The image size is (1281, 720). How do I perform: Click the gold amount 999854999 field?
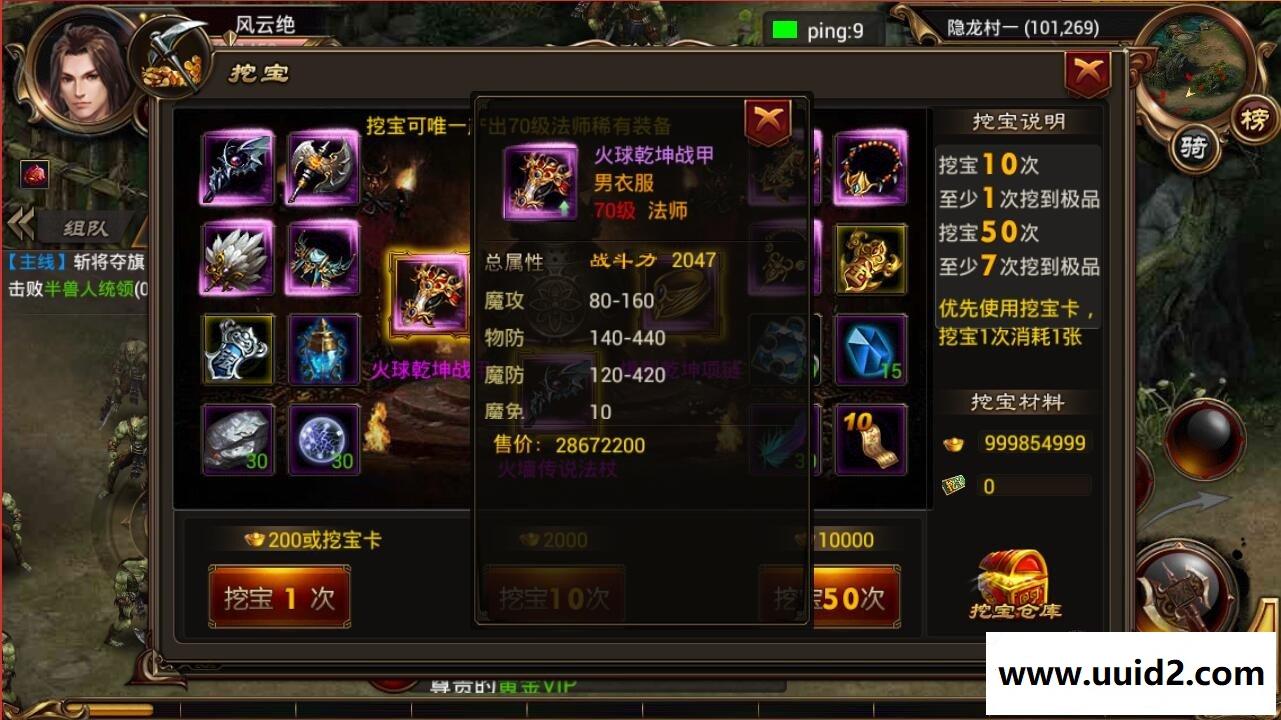tap(1035, 443)
